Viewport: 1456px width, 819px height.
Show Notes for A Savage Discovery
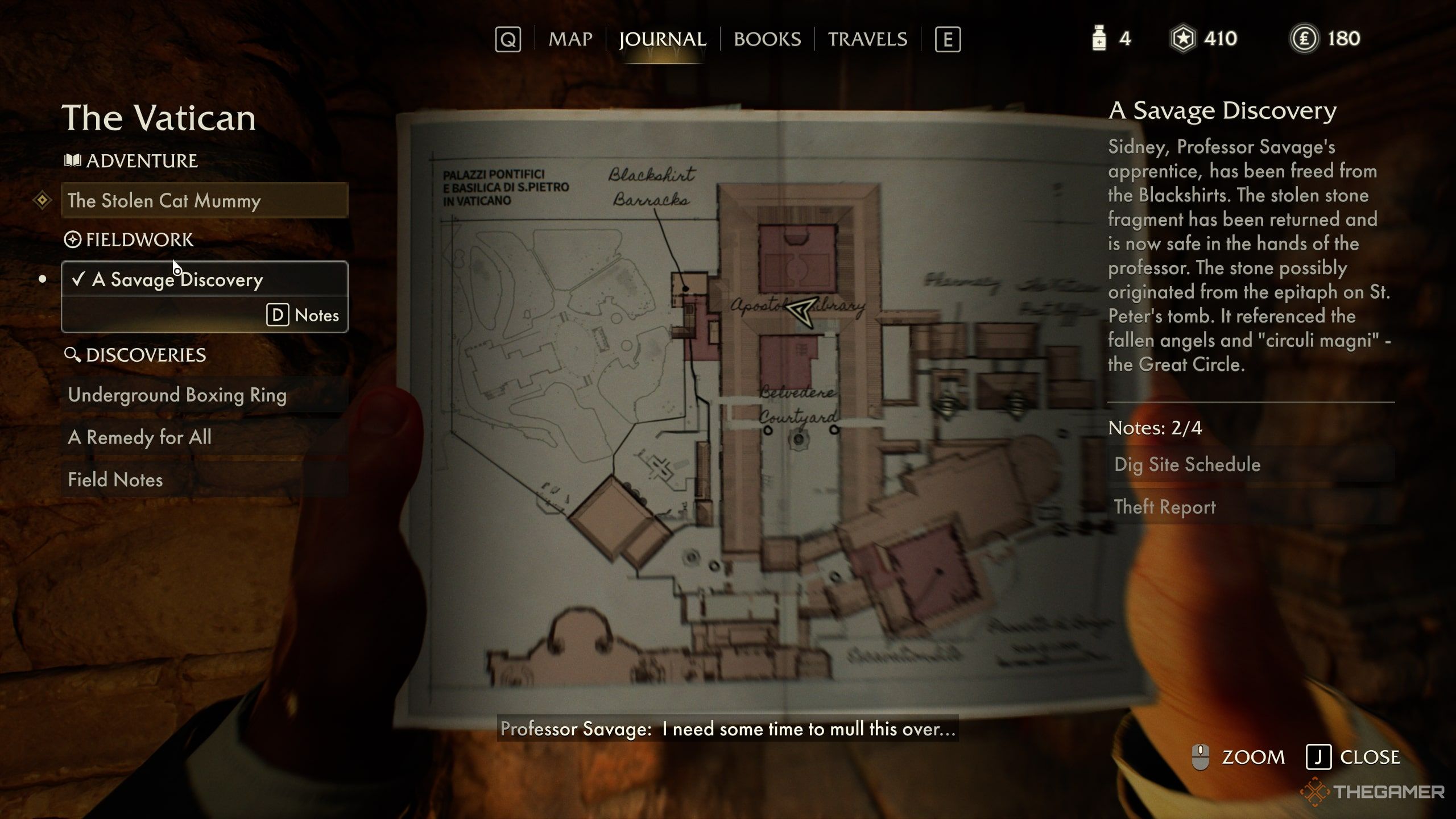click(x=303, y=315)
